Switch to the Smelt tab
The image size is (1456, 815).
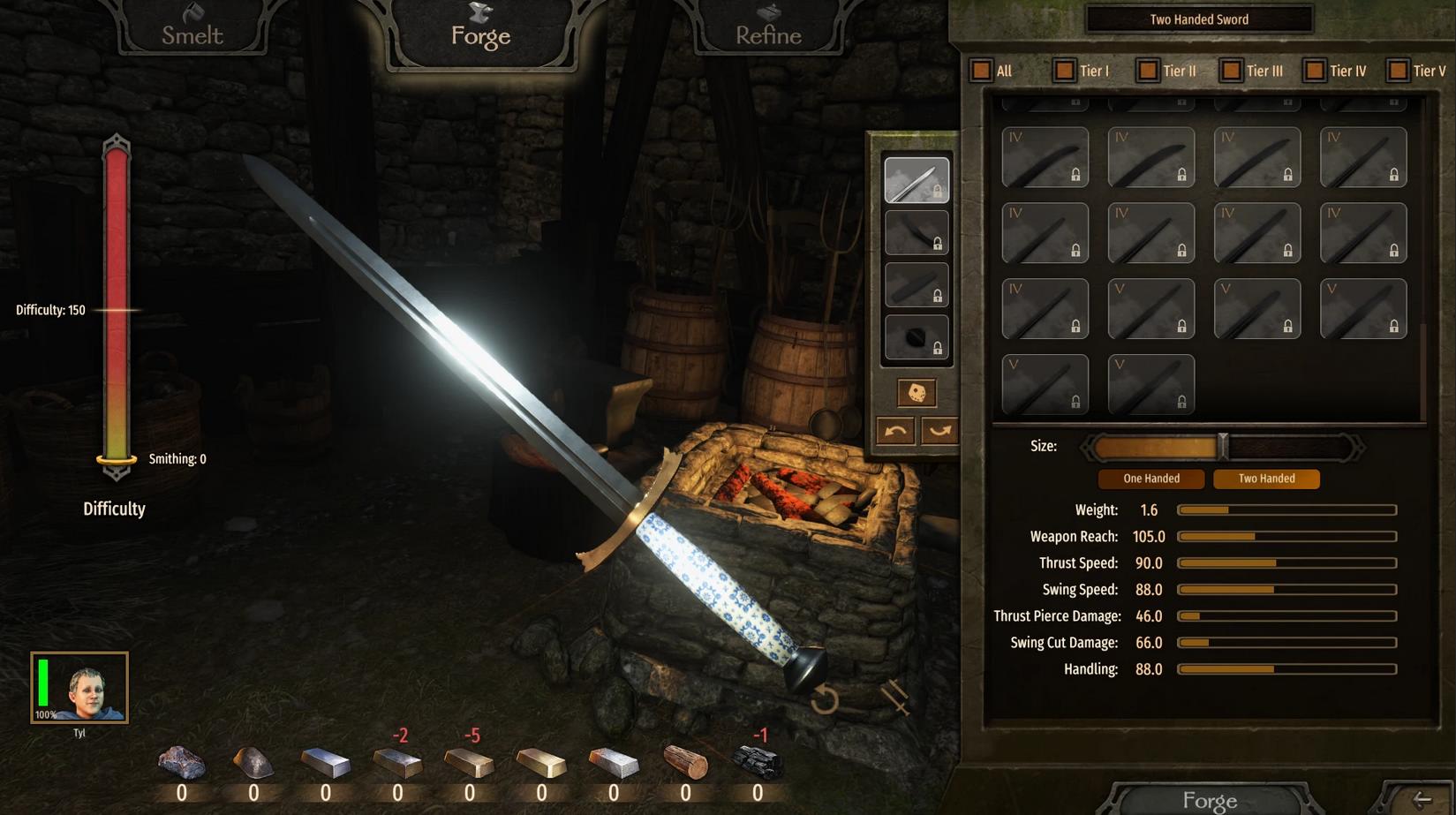pos(192,31)
